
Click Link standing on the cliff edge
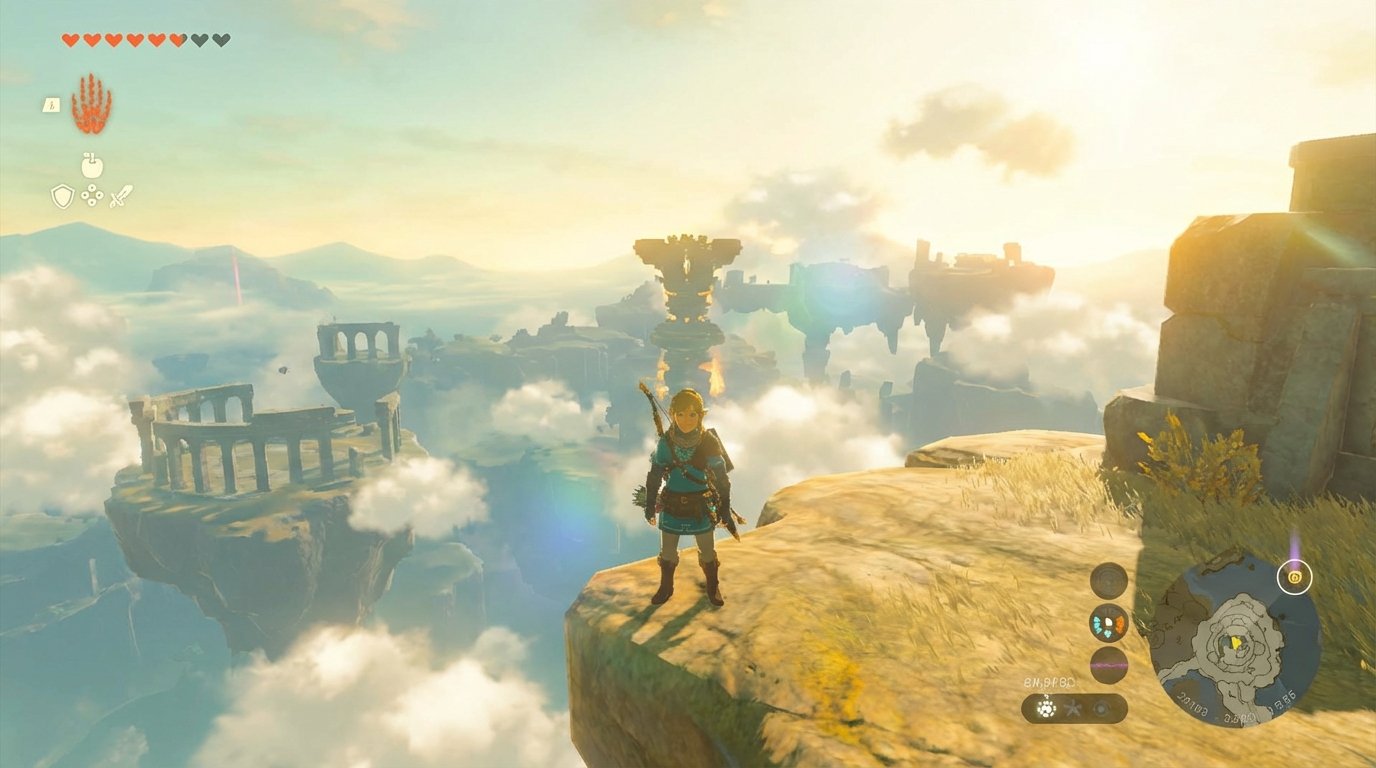690,480
